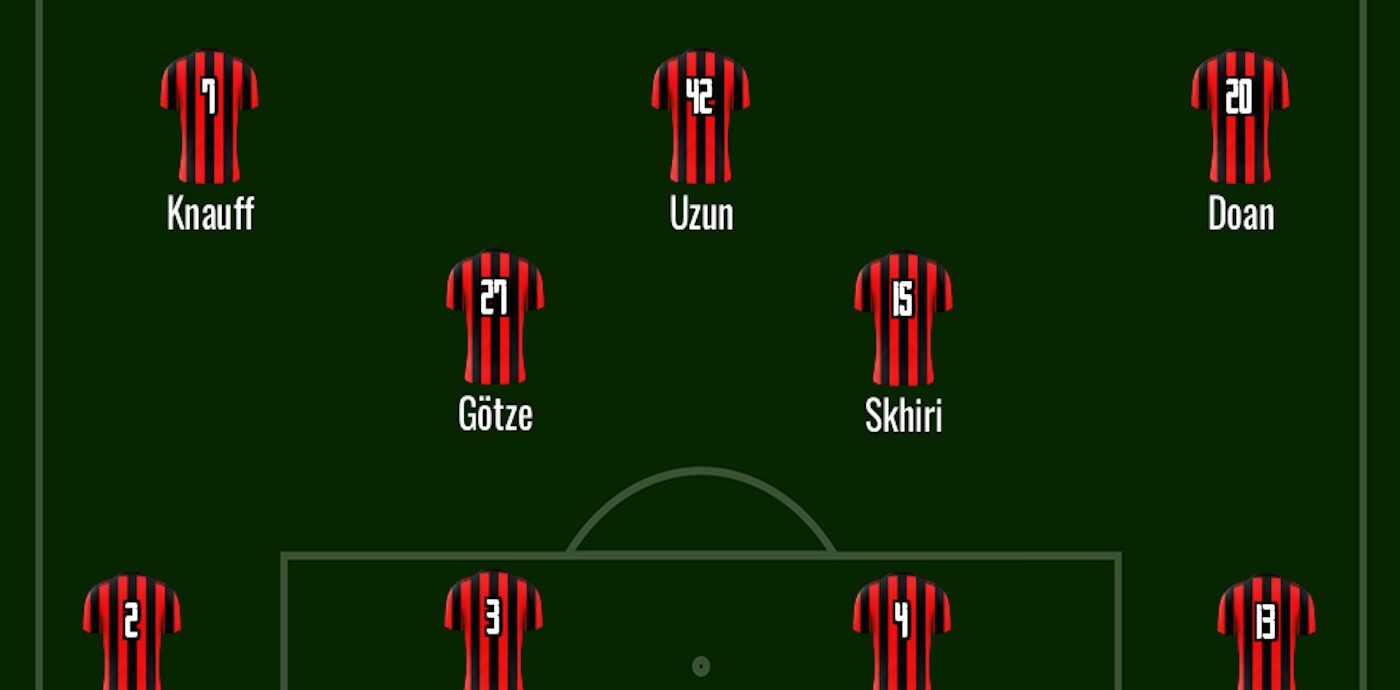
Task: Pick Doan's number 20 shirt
Action: 1240,116
